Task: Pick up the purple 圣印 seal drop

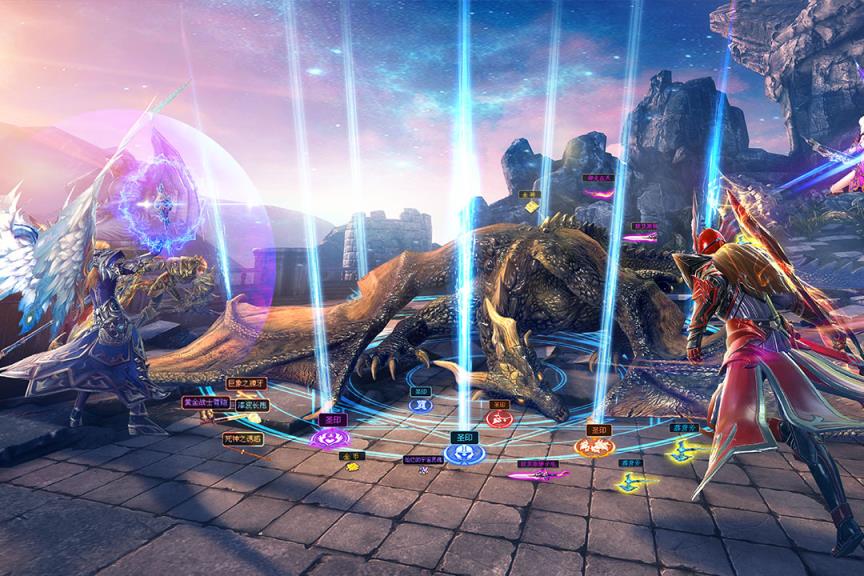Action: point(330,437)
